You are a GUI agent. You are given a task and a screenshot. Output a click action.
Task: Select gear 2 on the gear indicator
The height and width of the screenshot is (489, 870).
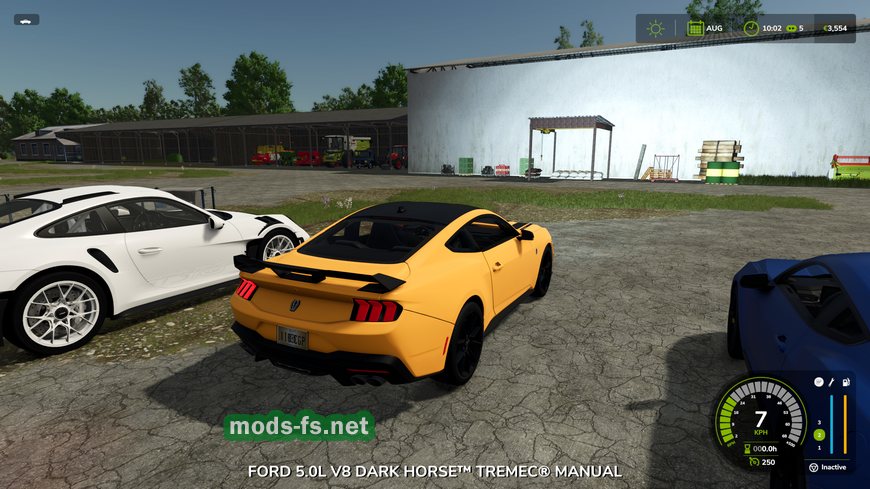click(x=818, y=434)
